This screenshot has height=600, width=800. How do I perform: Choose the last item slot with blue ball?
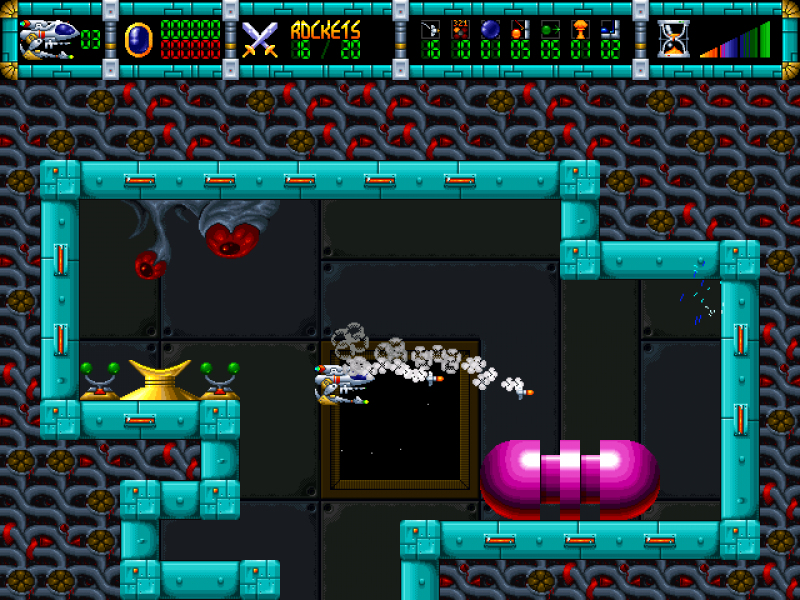point(610,28)
